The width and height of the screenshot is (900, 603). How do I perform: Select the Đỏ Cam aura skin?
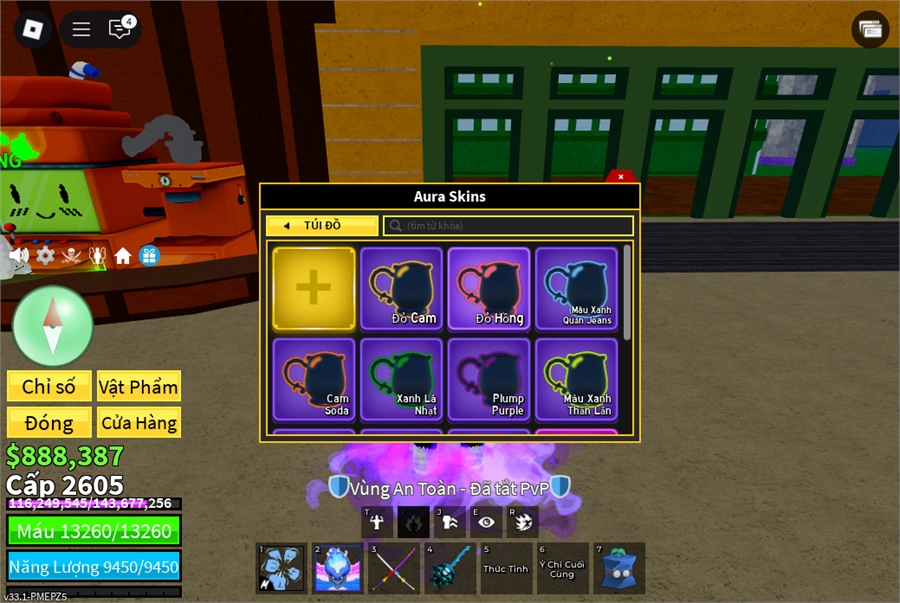(401, 288)
